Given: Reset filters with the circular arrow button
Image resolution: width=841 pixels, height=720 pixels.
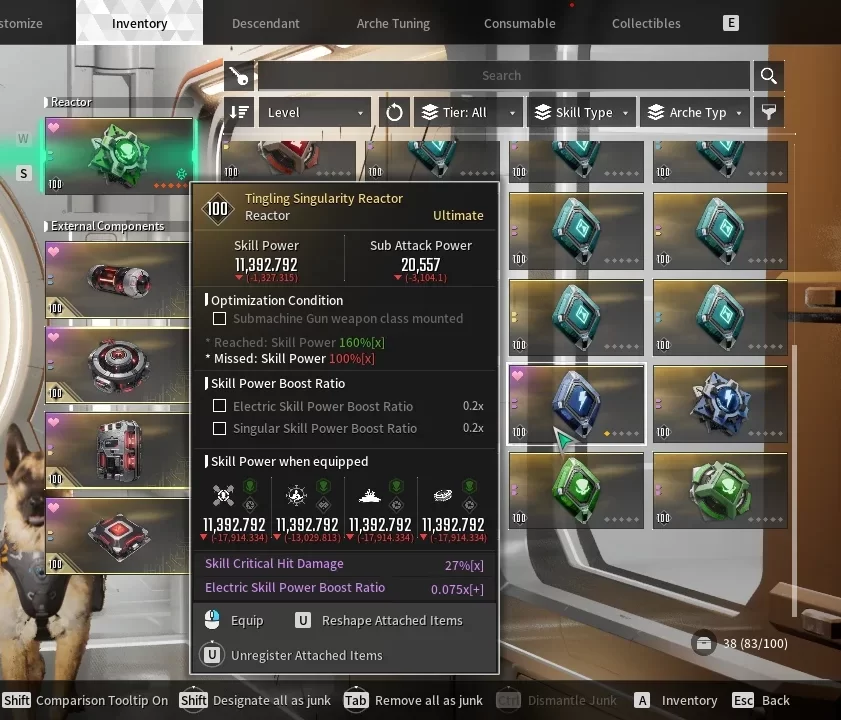Looking at the screenshot, I should point(394,112).
